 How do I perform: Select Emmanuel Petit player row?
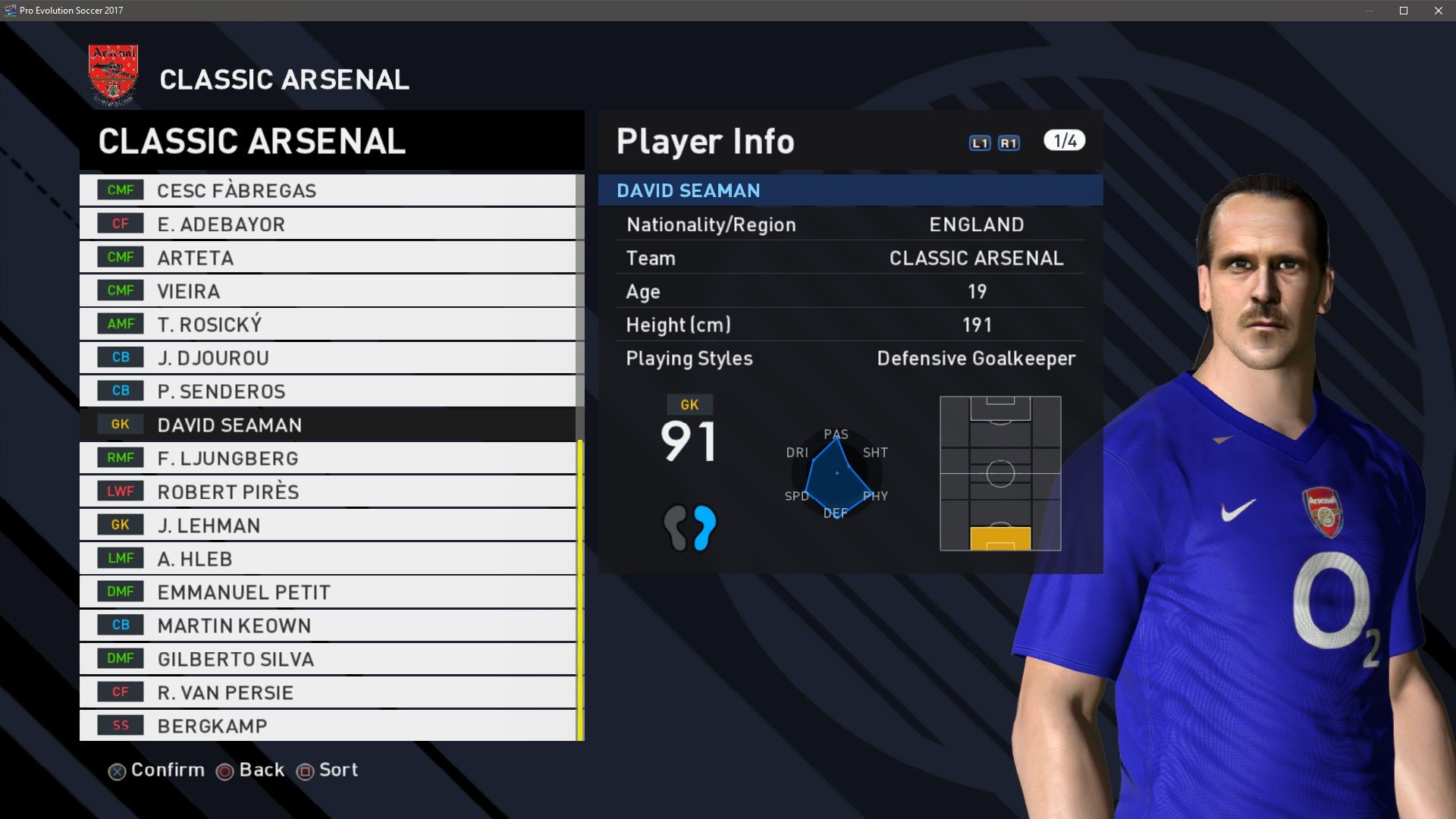coord(328,592)
